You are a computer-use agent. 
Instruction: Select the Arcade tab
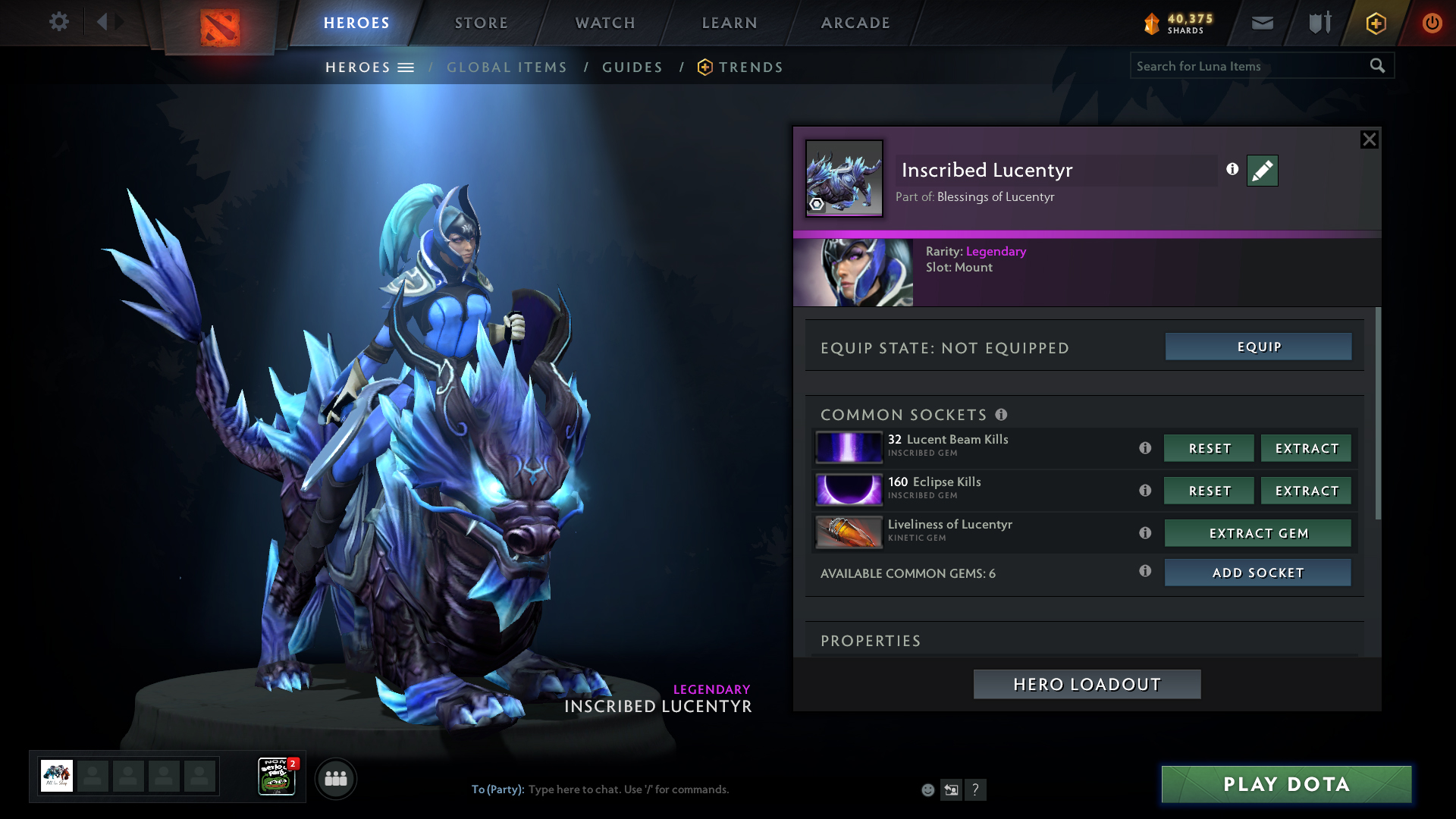click(855, 23)
